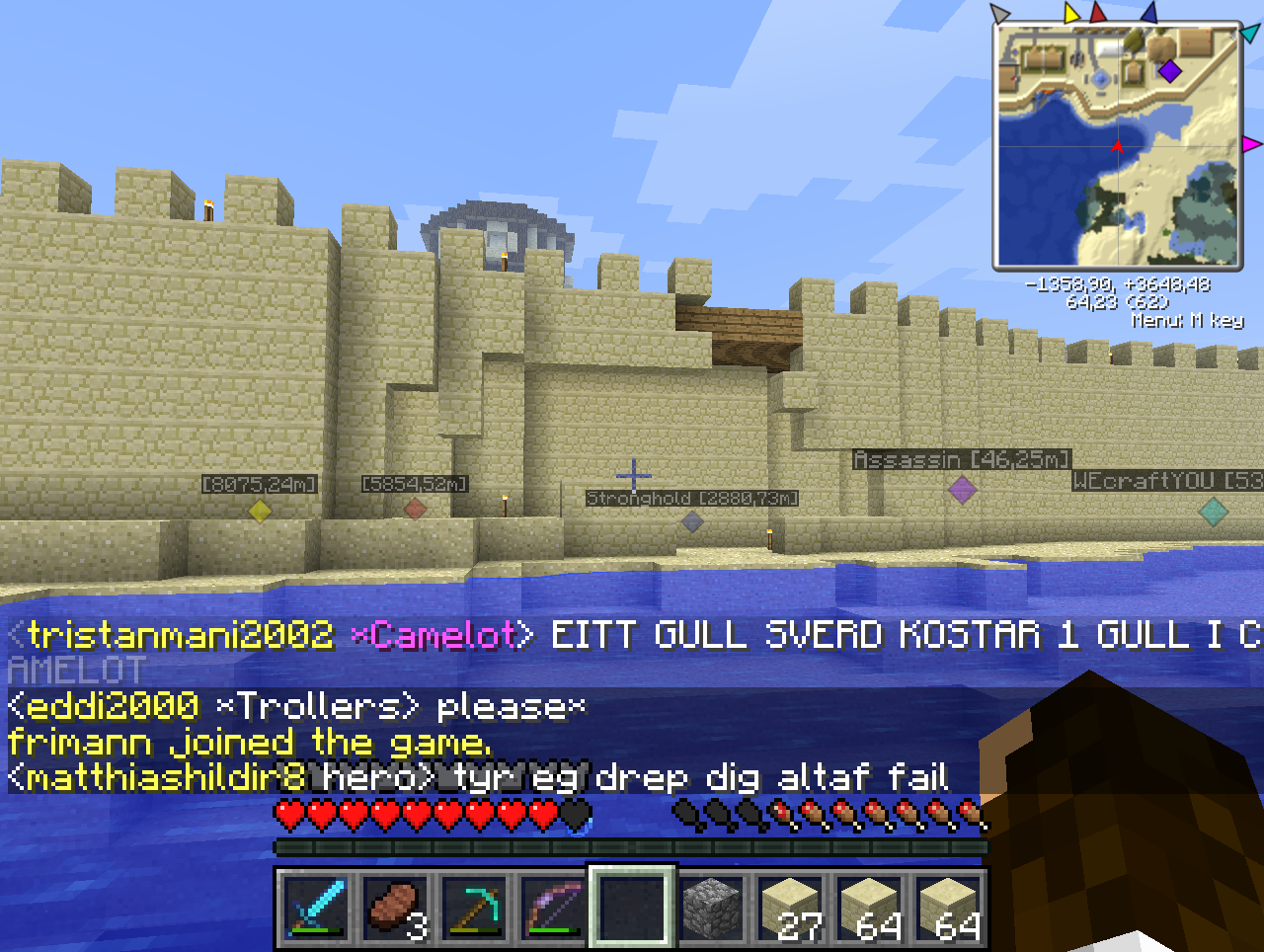
Task: Pick the cobblestone block slot
Action: point(711,907)
